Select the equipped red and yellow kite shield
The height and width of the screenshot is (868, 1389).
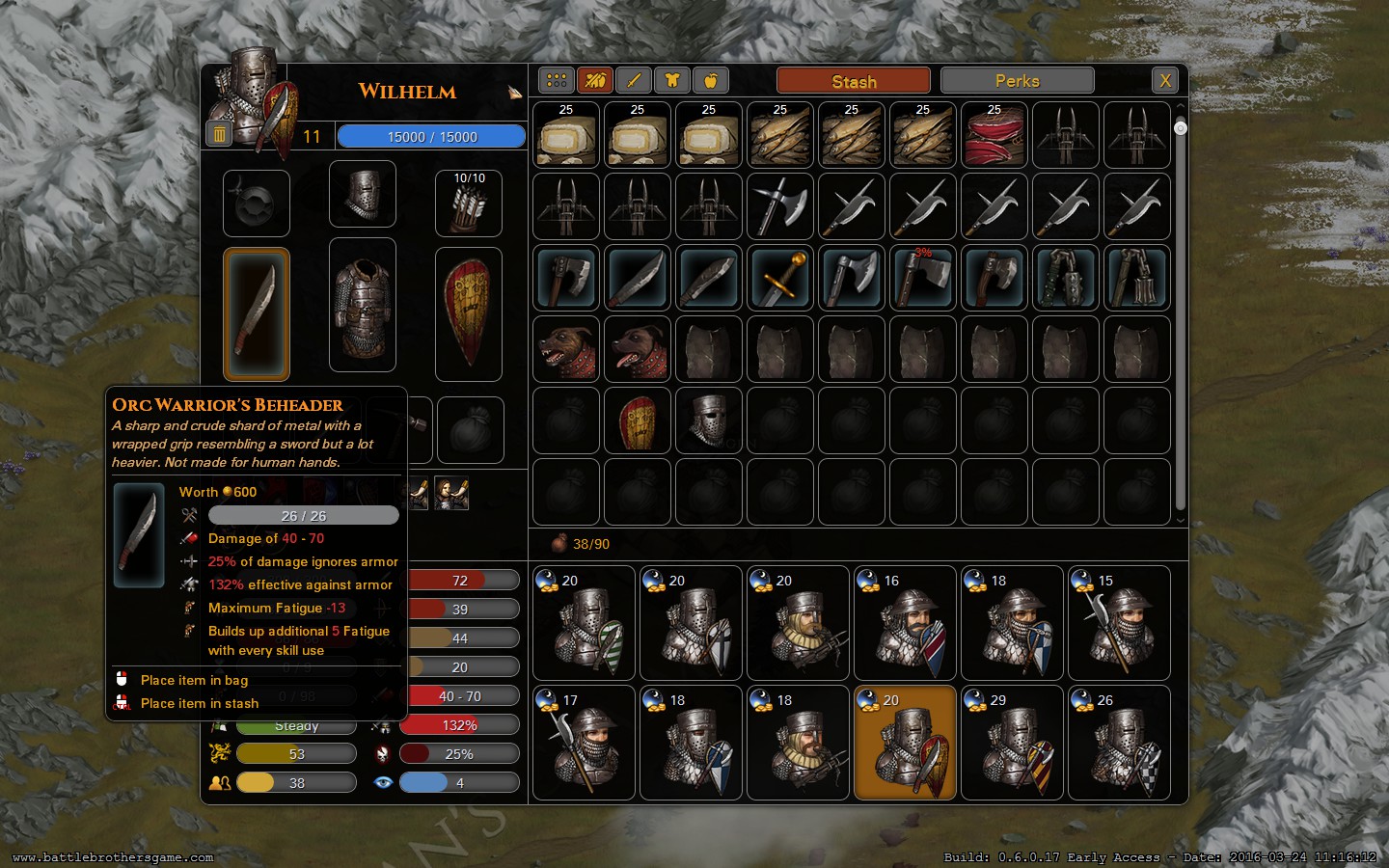(469, 313)
